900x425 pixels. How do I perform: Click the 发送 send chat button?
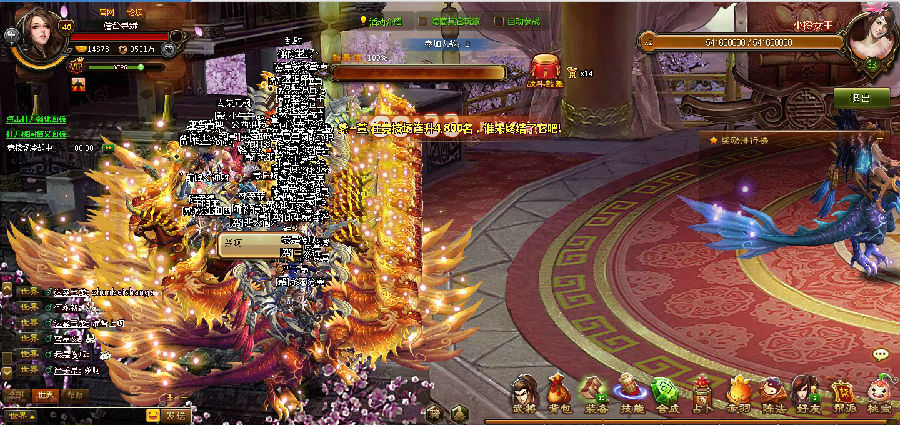(x=176, y=415)
